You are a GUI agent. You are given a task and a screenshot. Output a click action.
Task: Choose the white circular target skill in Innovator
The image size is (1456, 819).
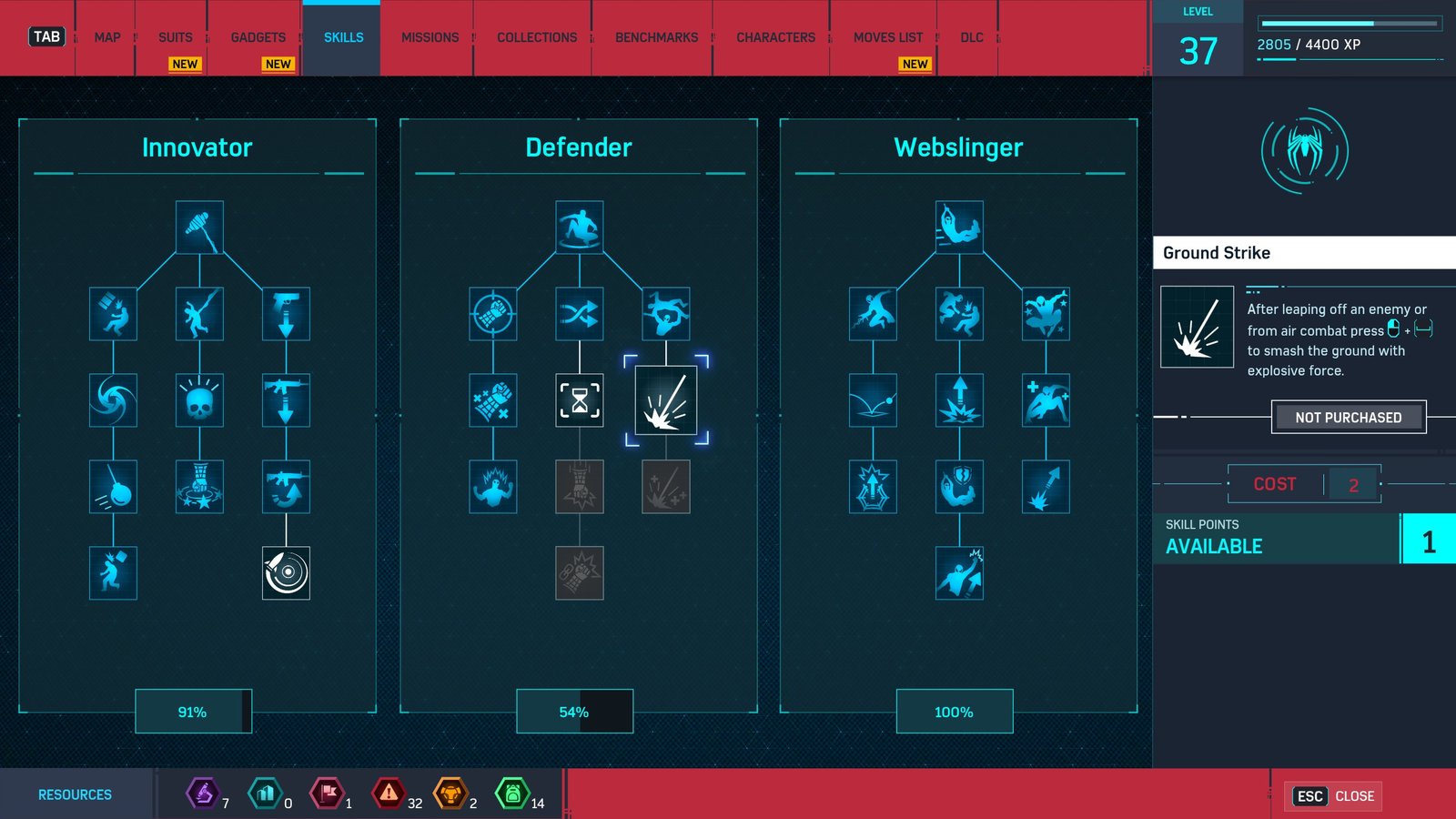(286, 573)
